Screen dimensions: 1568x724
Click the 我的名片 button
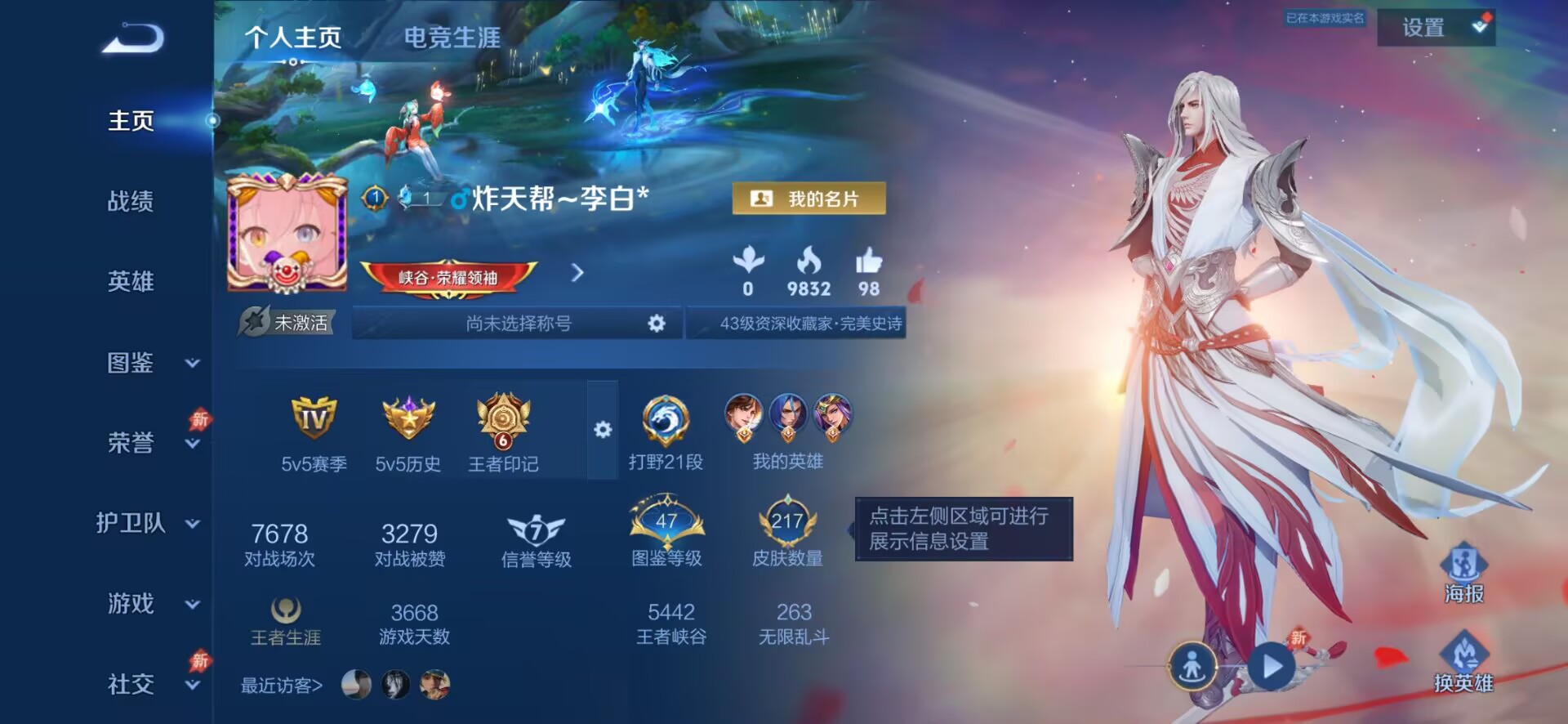tap(808, 199)
